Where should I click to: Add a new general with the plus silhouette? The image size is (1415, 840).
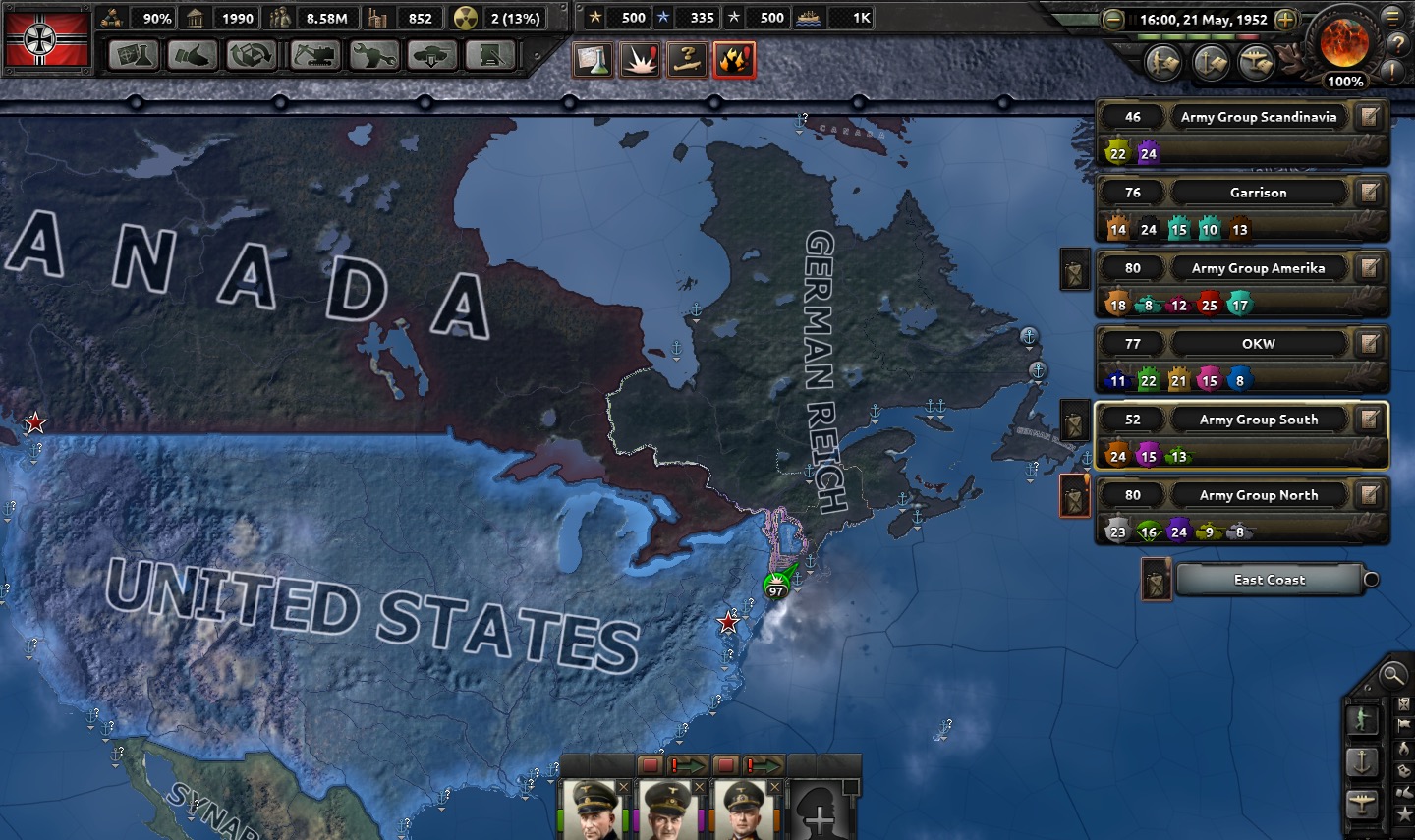819,812
